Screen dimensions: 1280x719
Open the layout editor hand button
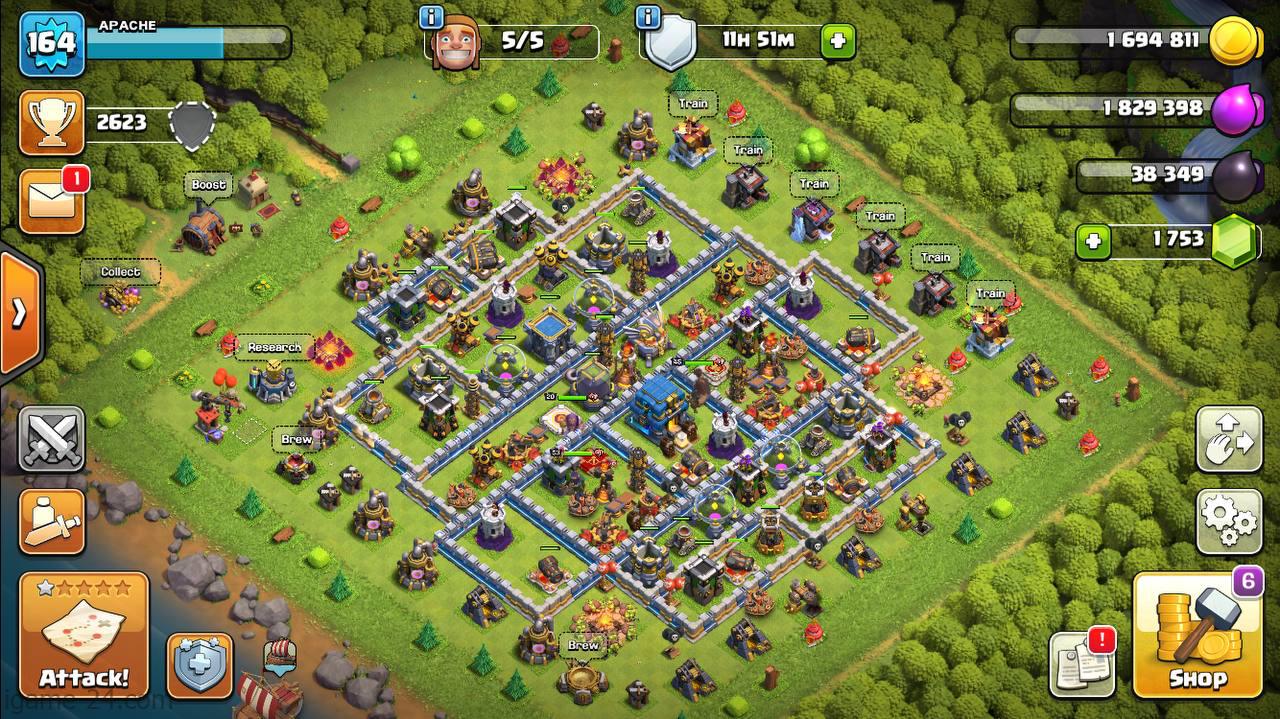pos(1229,439)
